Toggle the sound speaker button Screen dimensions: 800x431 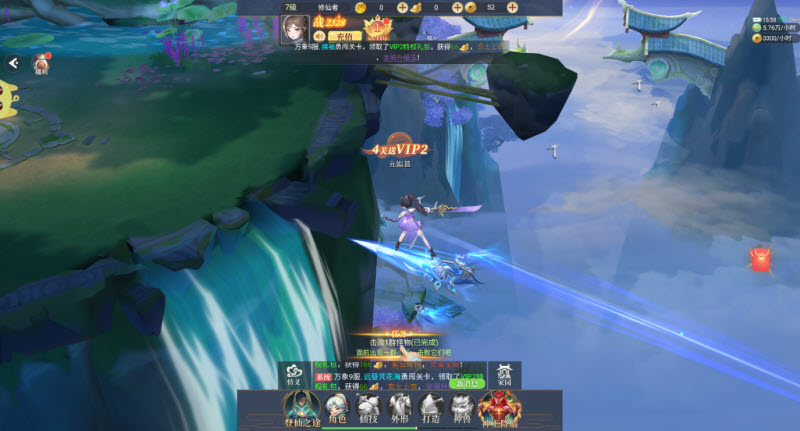click(319, 35)
